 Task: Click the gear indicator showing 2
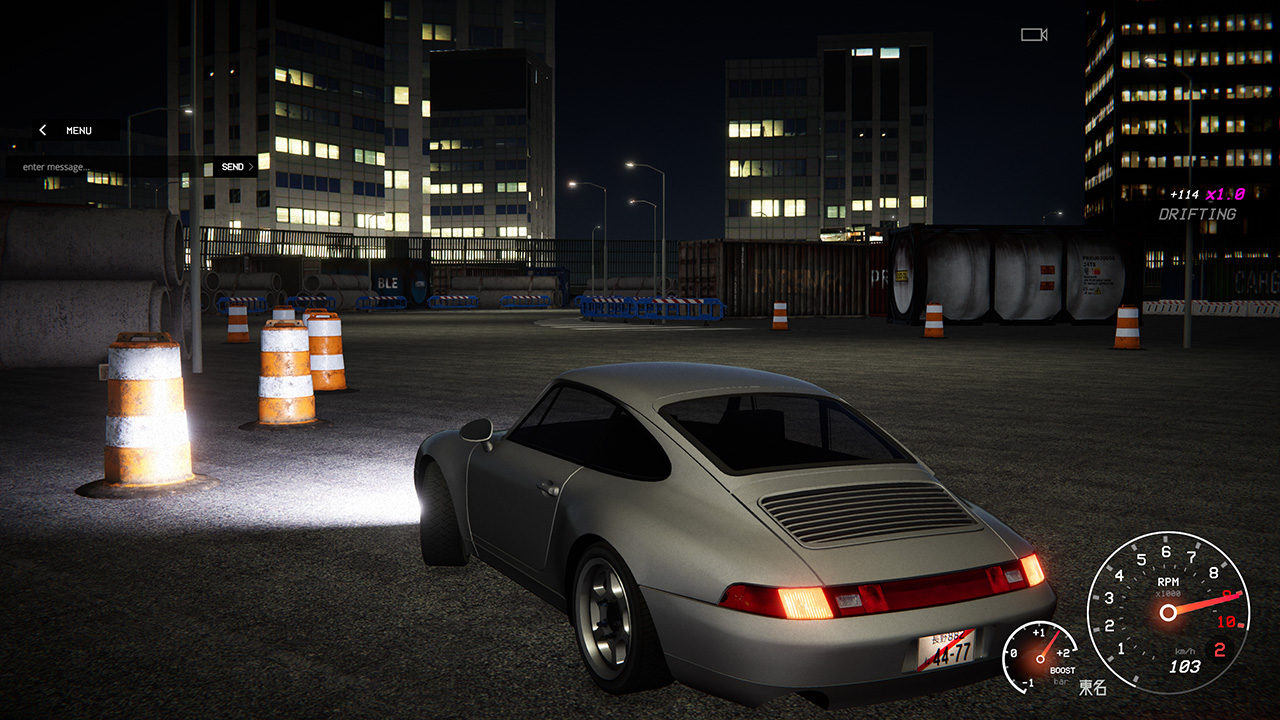coord(1218,648)
